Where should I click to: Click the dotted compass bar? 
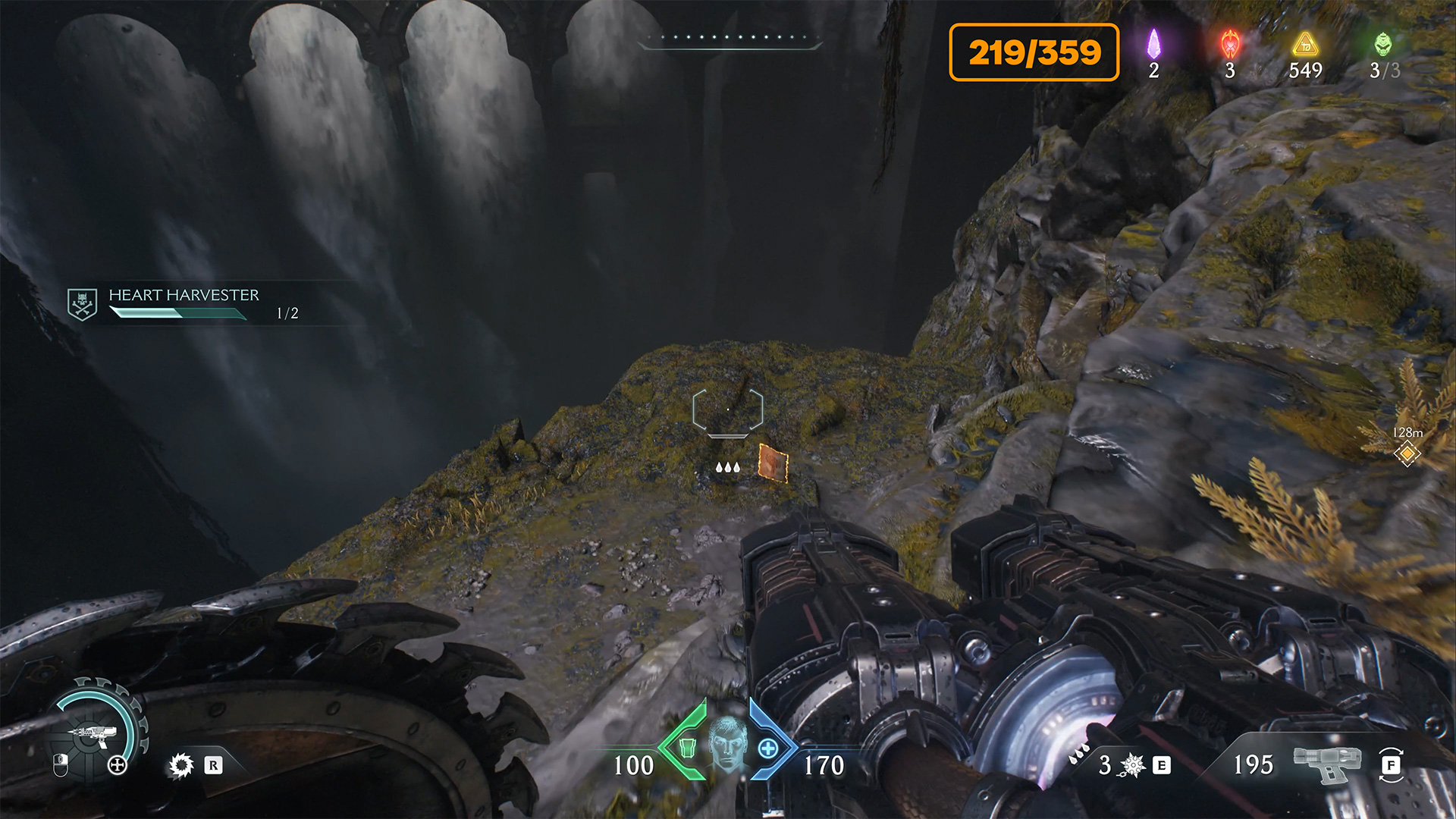730,38
